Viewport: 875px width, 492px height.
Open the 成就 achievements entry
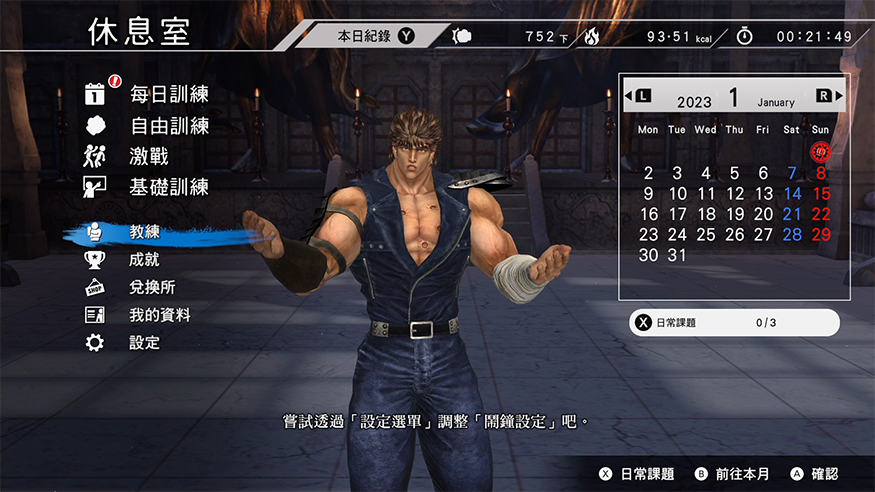[x=144, y=259]
